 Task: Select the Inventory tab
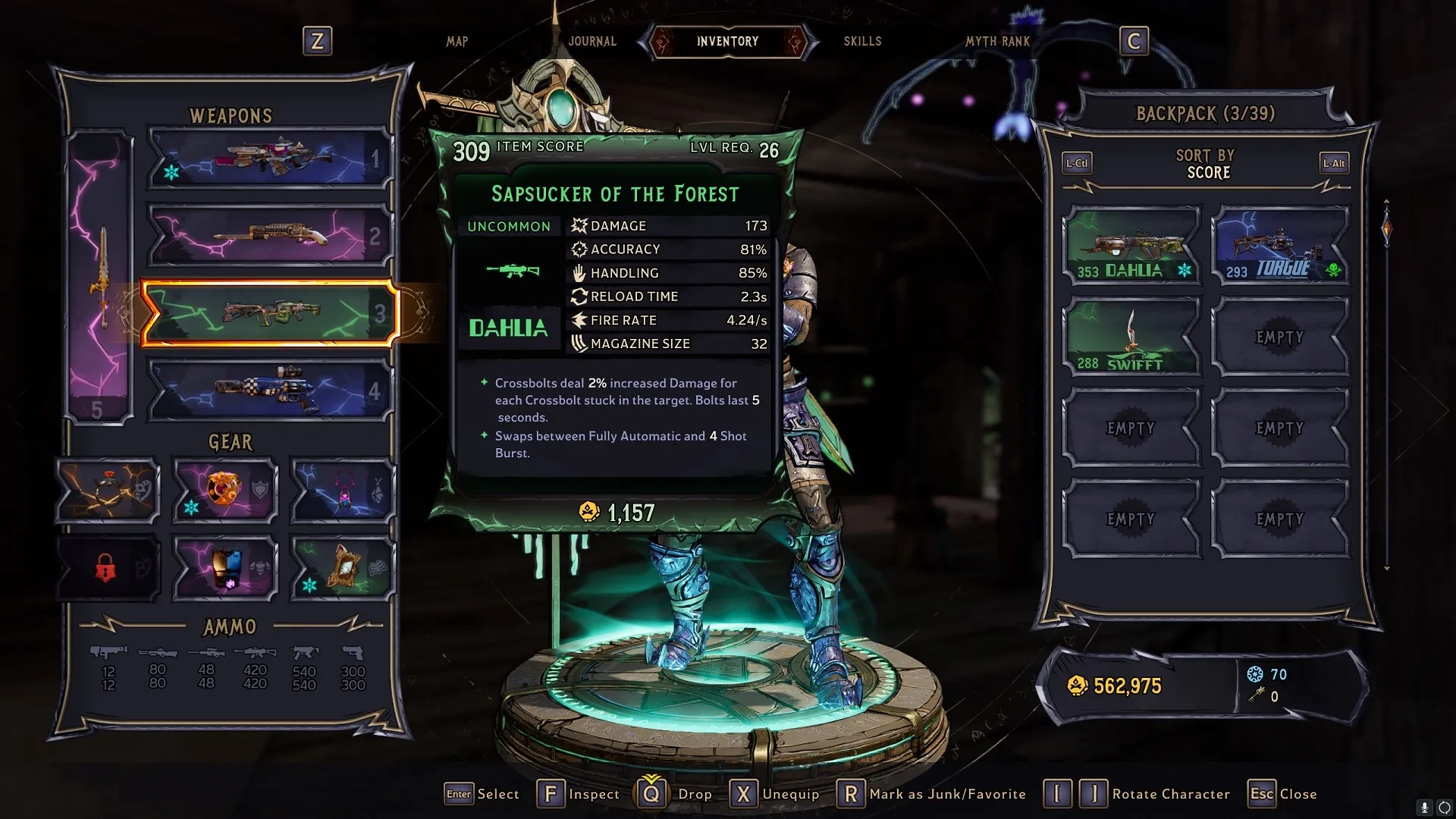[x=727, y=42]
